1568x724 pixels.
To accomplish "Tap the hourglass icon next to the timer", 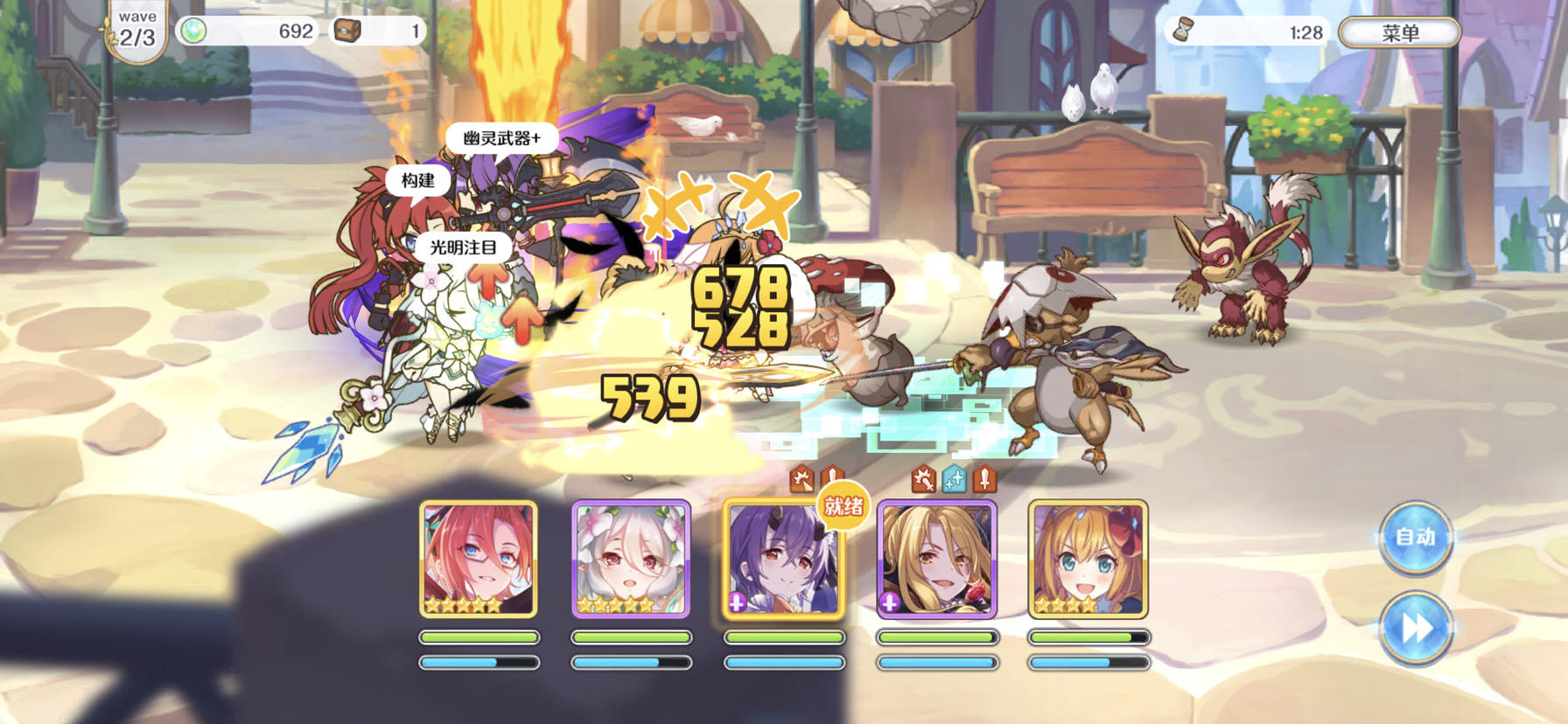I will point(1183,30).
